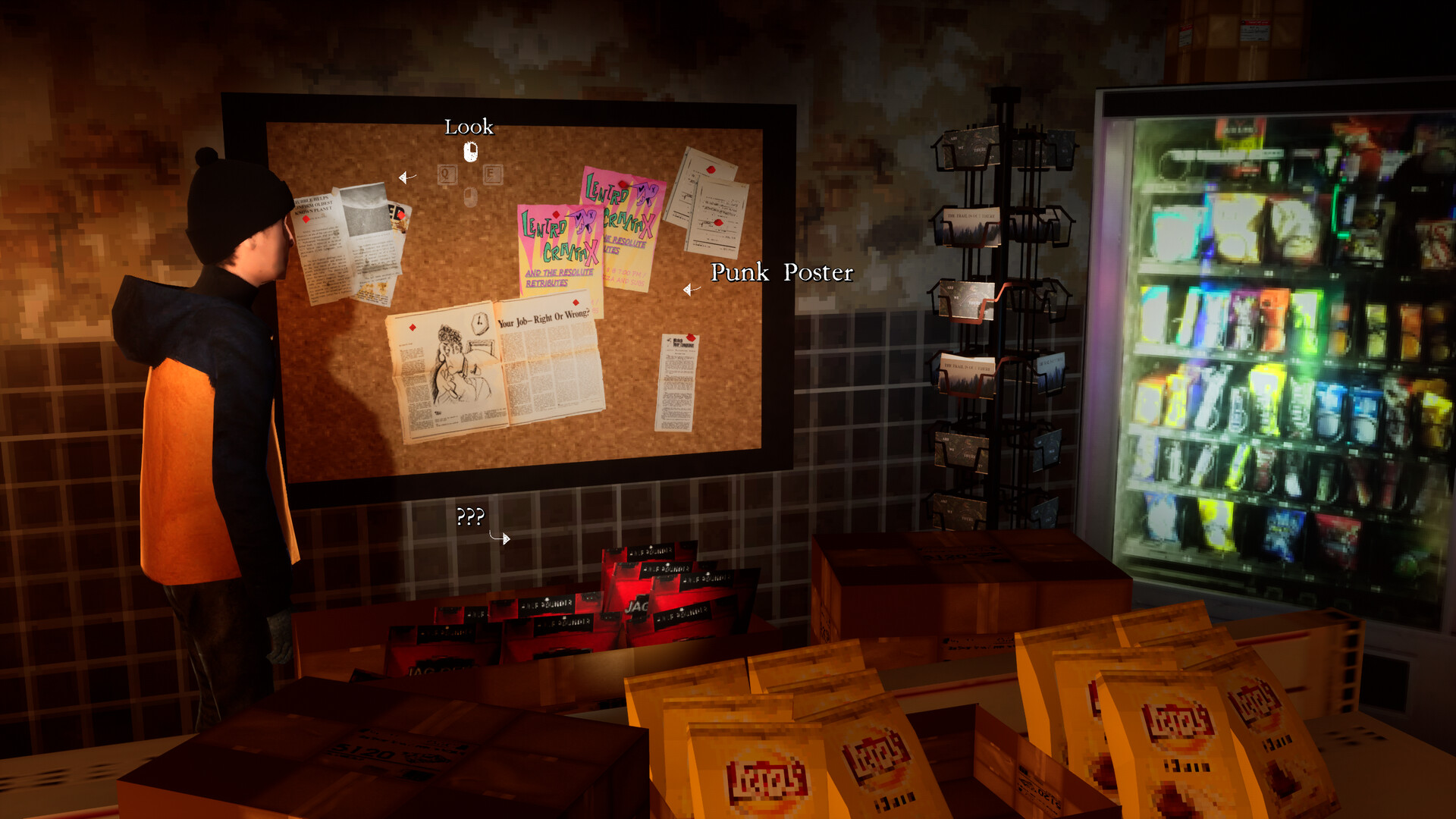Click the faded secondary mouse icon
The image size is (1456, 819).
tap(470, 195)
